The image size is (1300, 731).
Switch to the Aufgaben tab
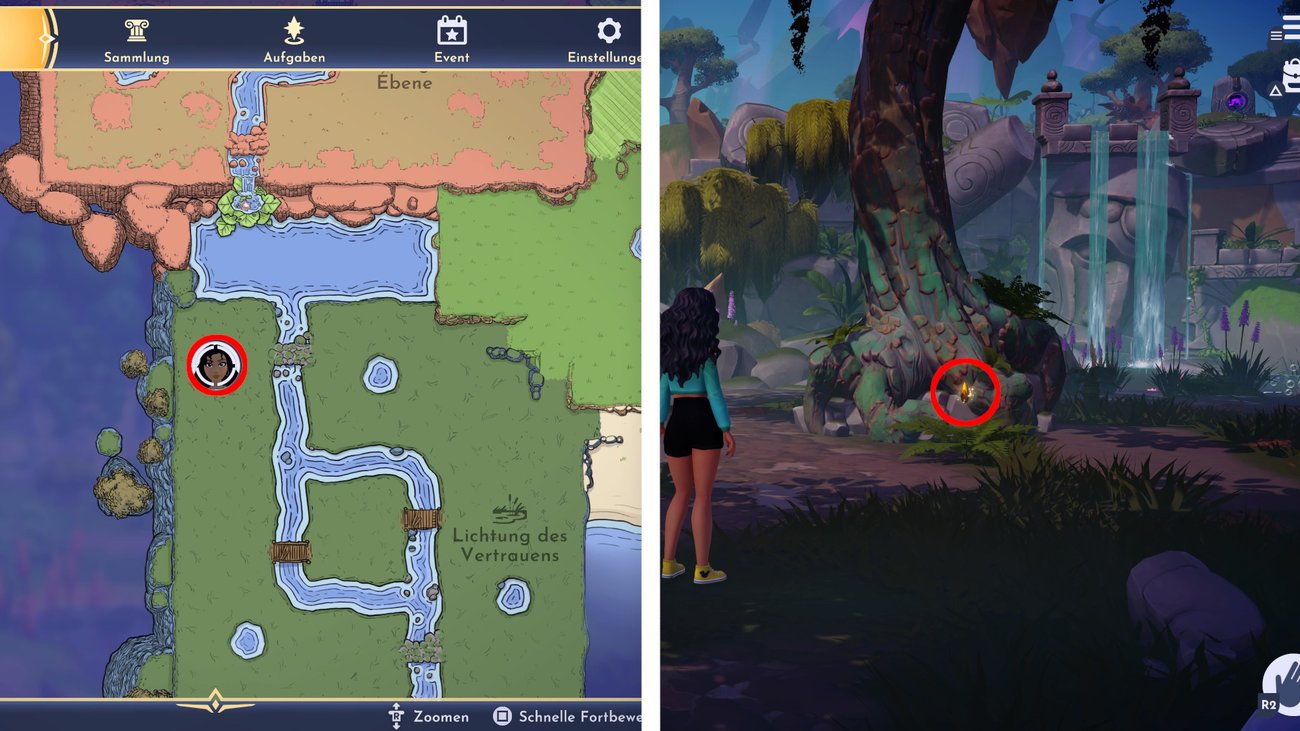pyautogui.click(x=293, y=57)
